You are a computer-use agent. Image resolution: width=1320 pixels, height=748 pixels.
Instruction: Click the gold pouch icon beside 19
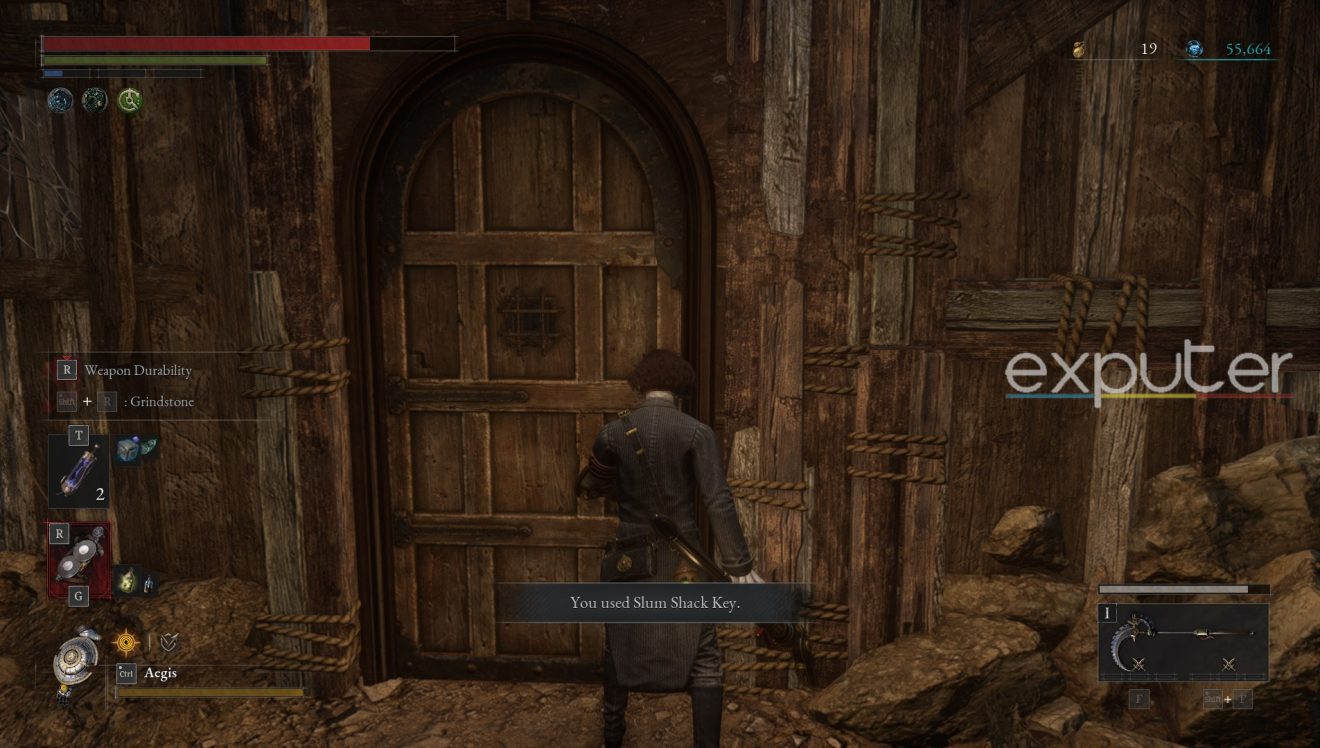(x=1079, y=49)
